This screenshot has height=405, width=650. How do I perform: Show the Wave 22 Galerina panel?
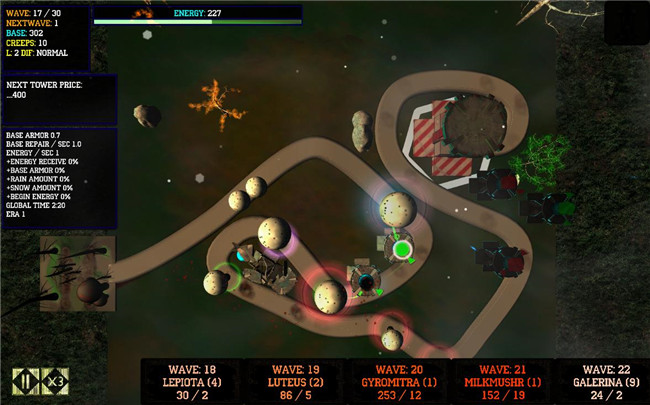(603, 381)
